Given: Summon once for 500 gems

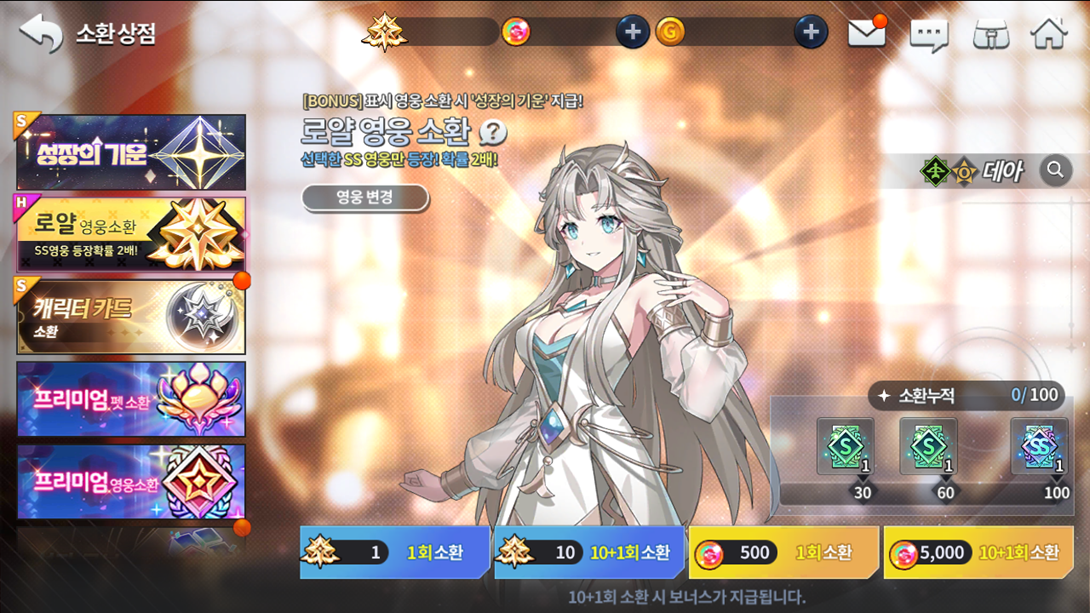Looking at the screenshot, I should [x=783, y=552].
